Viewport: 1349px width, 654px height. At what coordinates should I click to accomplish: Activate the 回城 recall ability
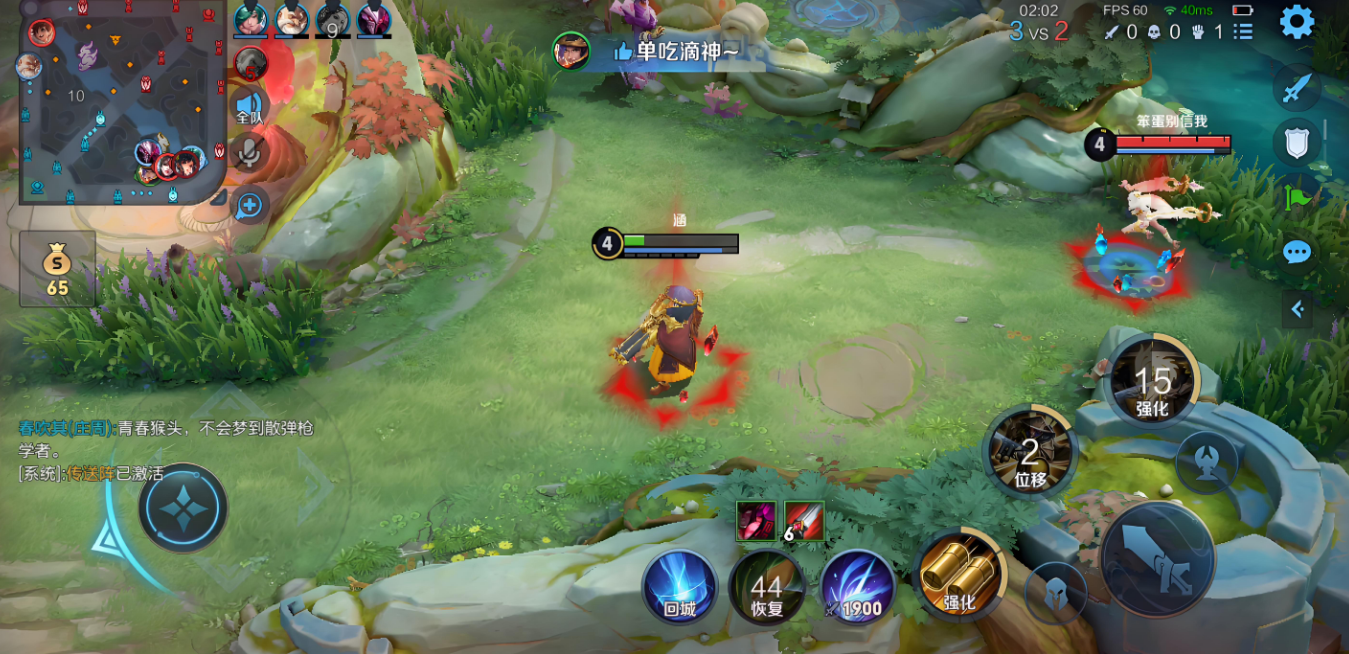(x=680, y=587)
